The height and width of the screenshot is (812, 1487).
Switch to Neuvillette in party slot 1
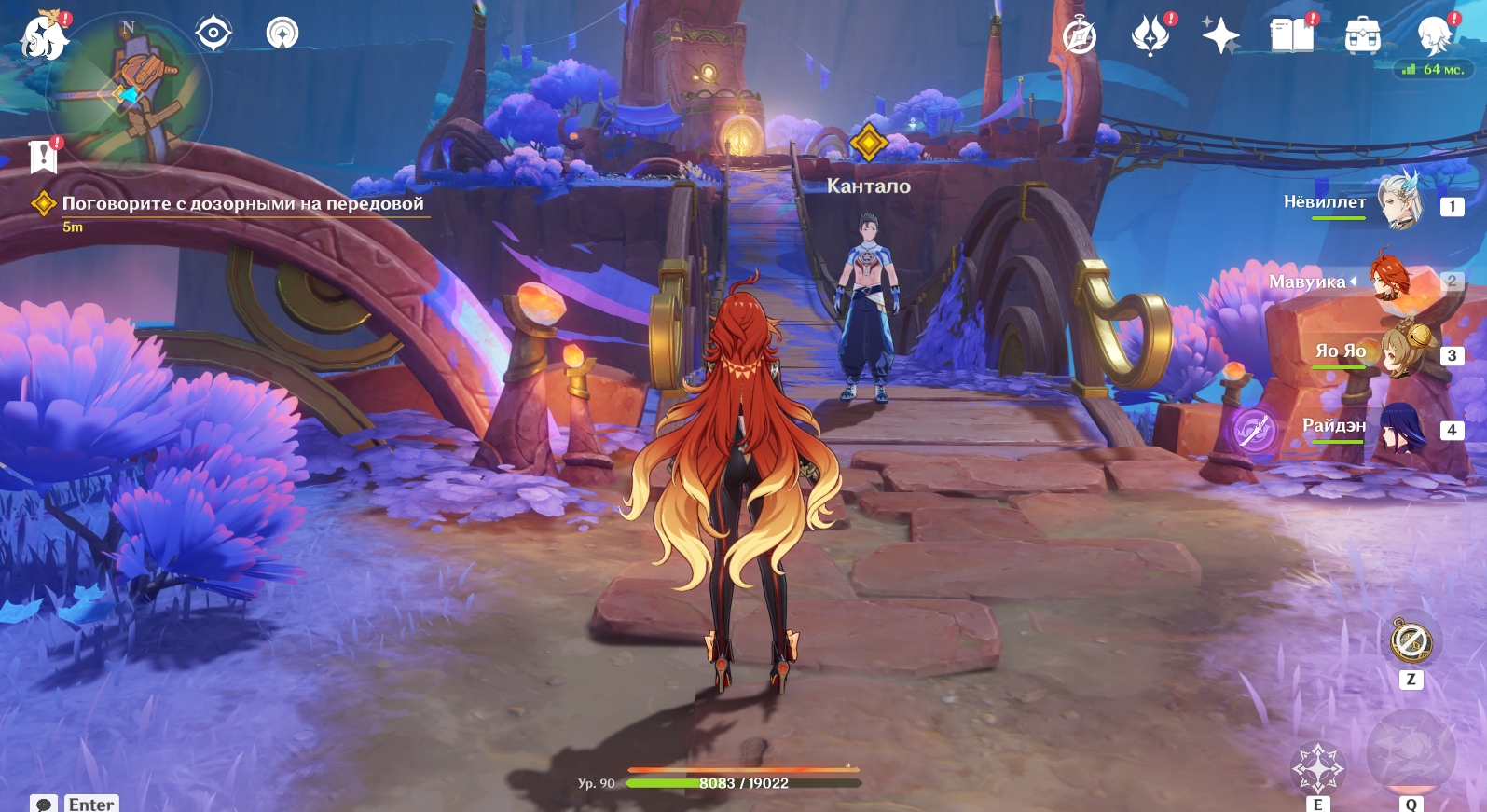pyautogui.click(x=1398, y=202)
